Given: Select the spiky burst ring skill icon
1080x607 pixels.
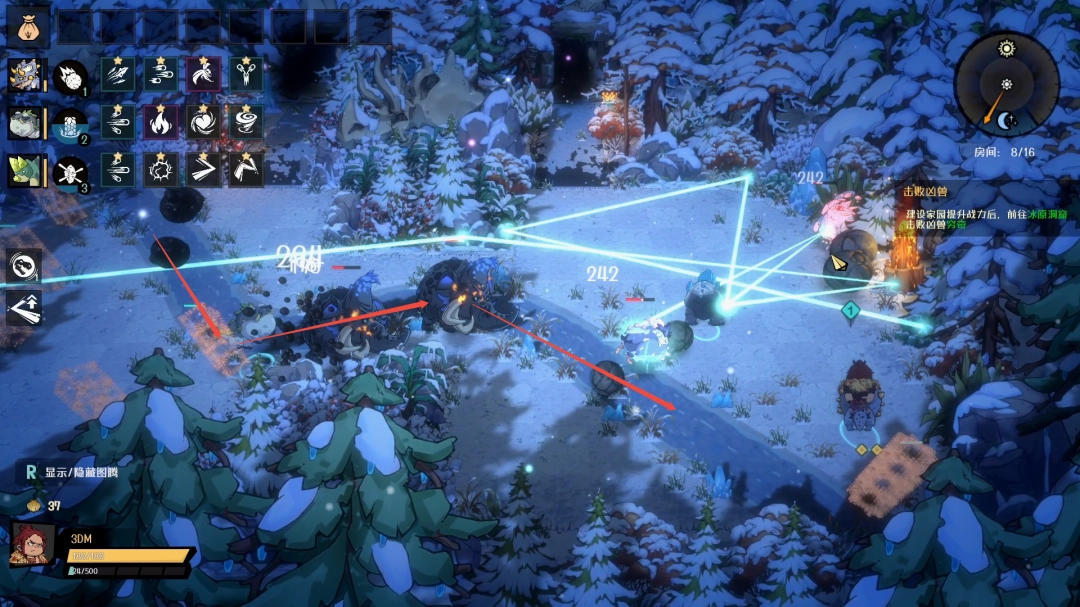Looking at the screenshot, I should click(160, 170).
